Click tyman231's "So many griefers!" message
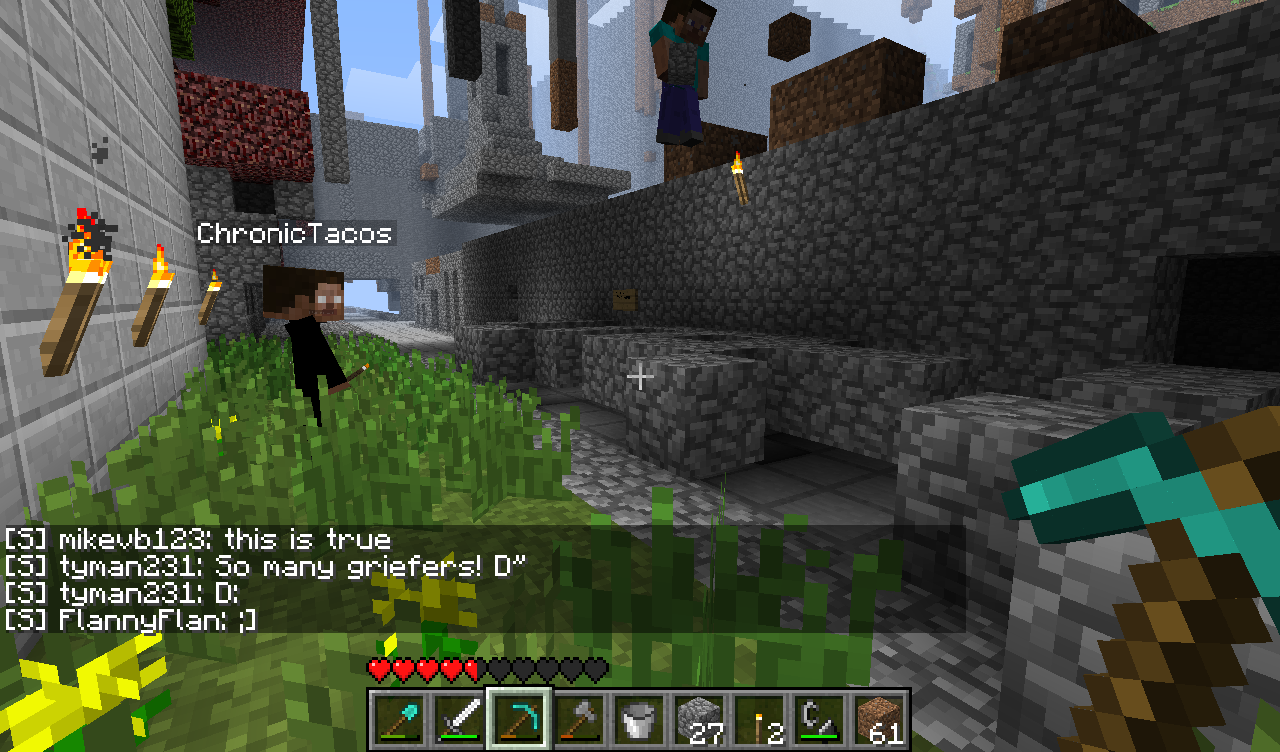The image size is (1280, 752). (265, 567)
